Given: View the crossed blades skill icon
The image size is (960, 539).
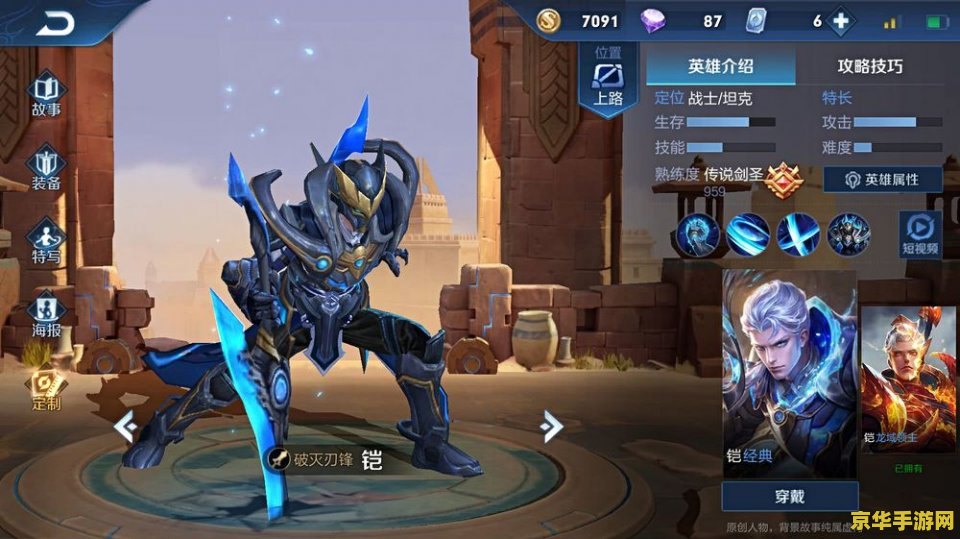Looking at the screenshot, I should [x=798, y=234].
